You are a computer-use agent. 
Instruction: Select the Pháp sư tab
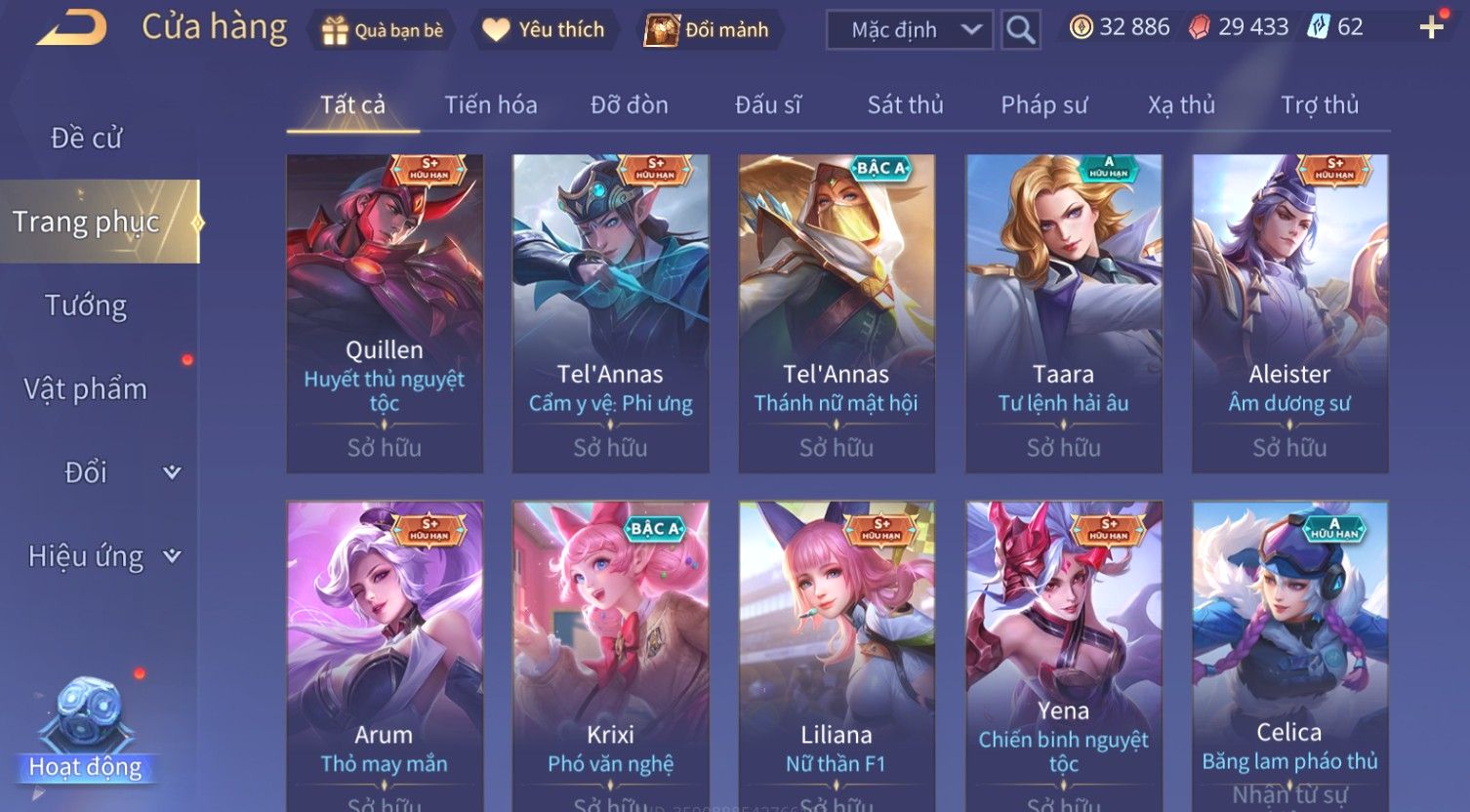pyautogui.click(x=1043, y=104)
